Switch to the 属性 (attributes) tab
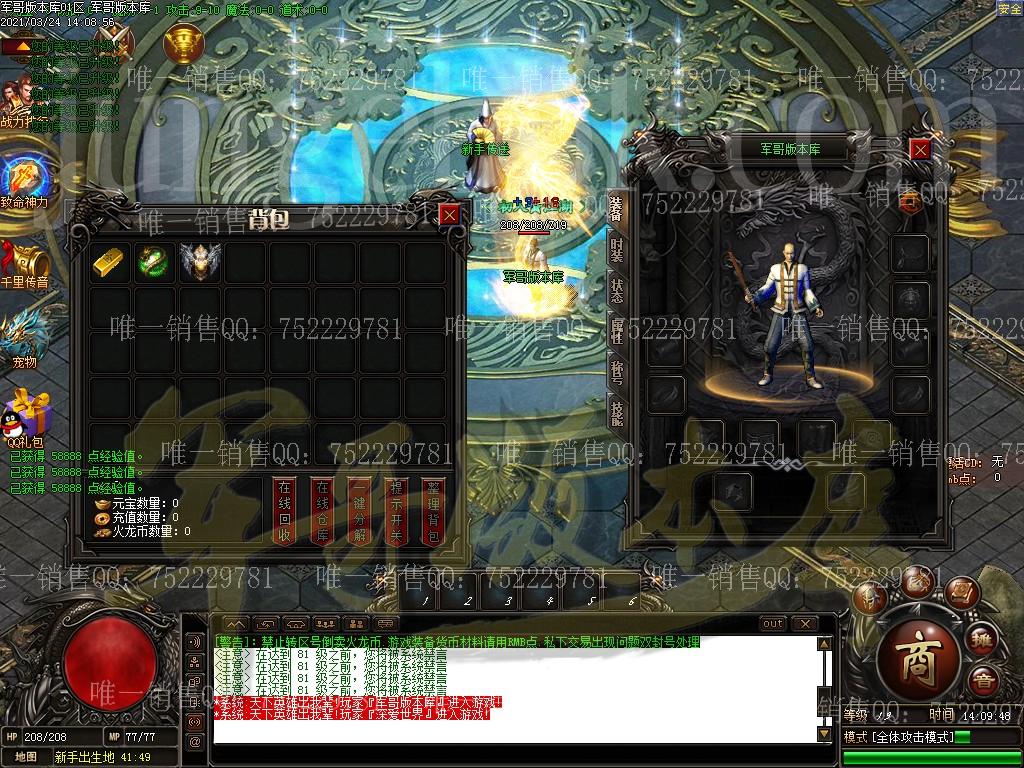 (x=616, y=328)
